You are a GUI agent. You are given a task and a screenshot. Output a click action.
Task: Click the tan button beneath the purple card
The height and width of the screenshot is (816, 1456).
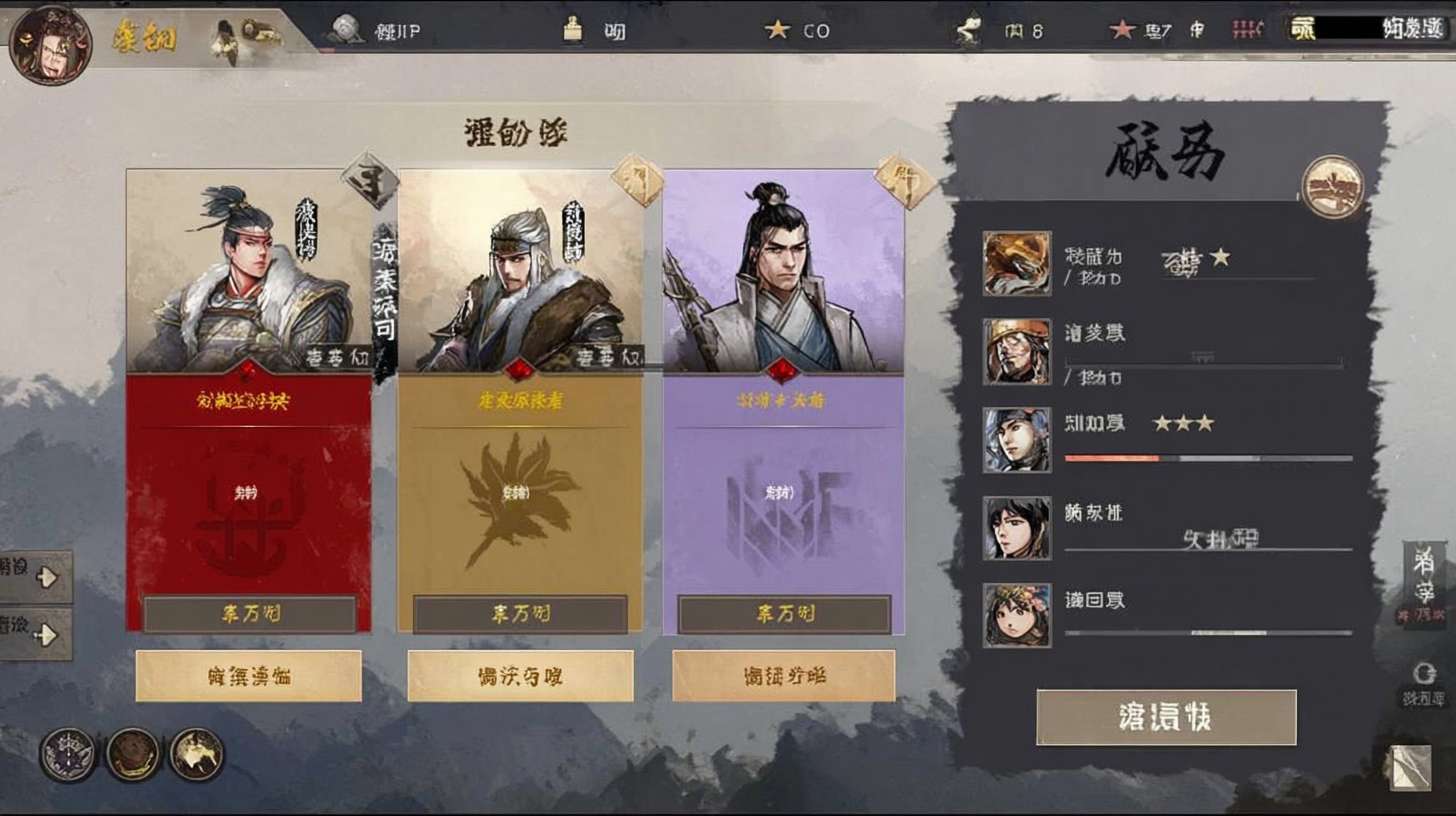click(x=783, y=676)
